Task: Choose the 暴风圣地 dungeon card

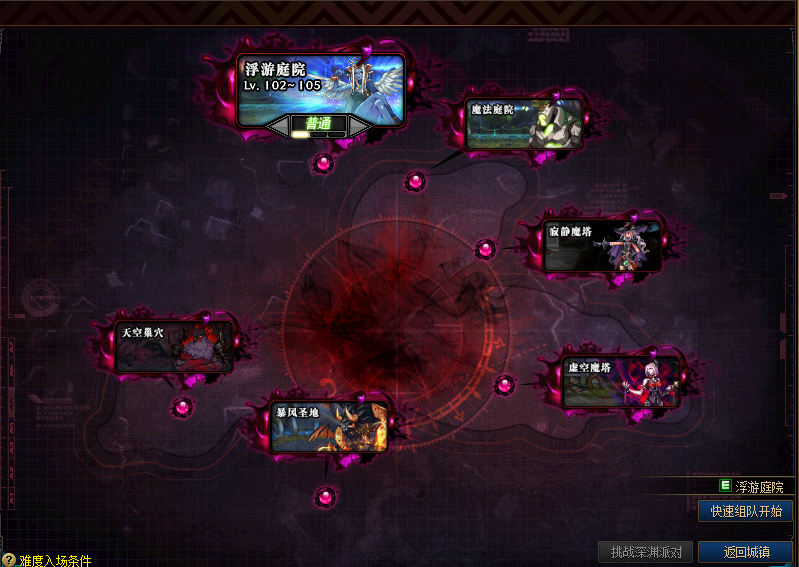Action: point(329,426)
